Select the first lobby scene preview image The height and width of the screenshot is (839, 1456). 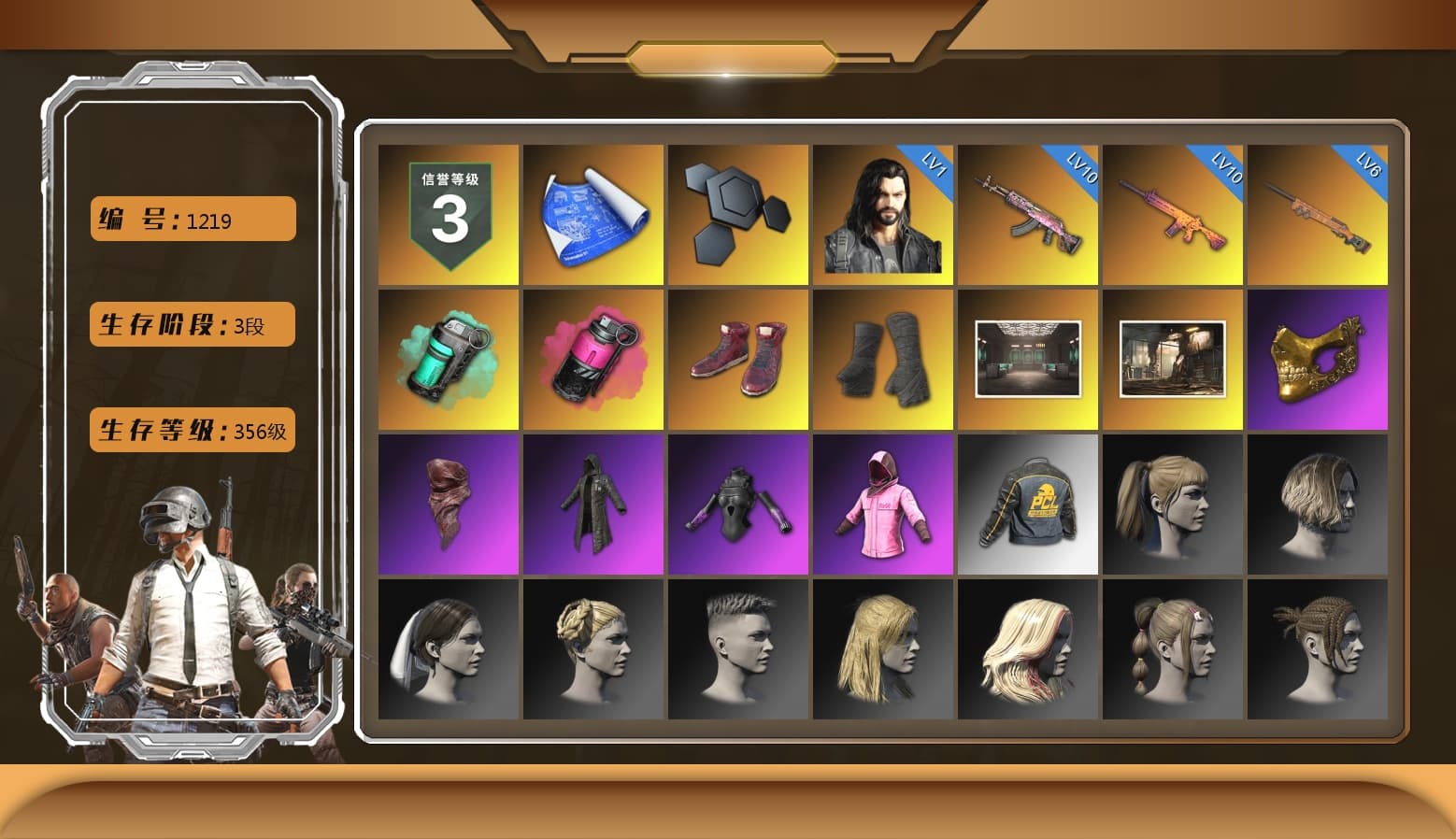tap(1028, 358)
